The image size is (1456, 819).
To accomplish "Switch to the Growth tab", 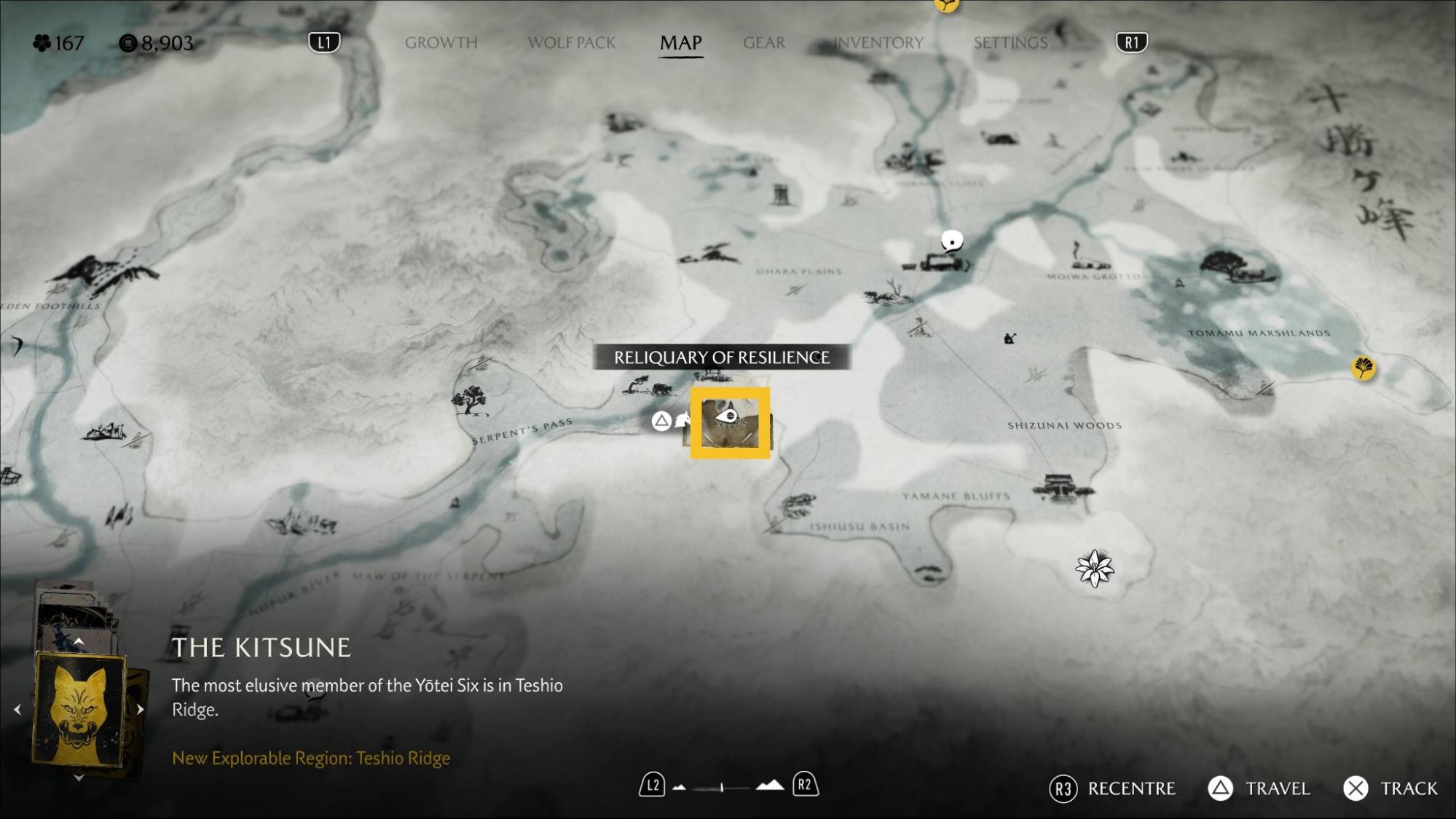I will tap(441, 43).
